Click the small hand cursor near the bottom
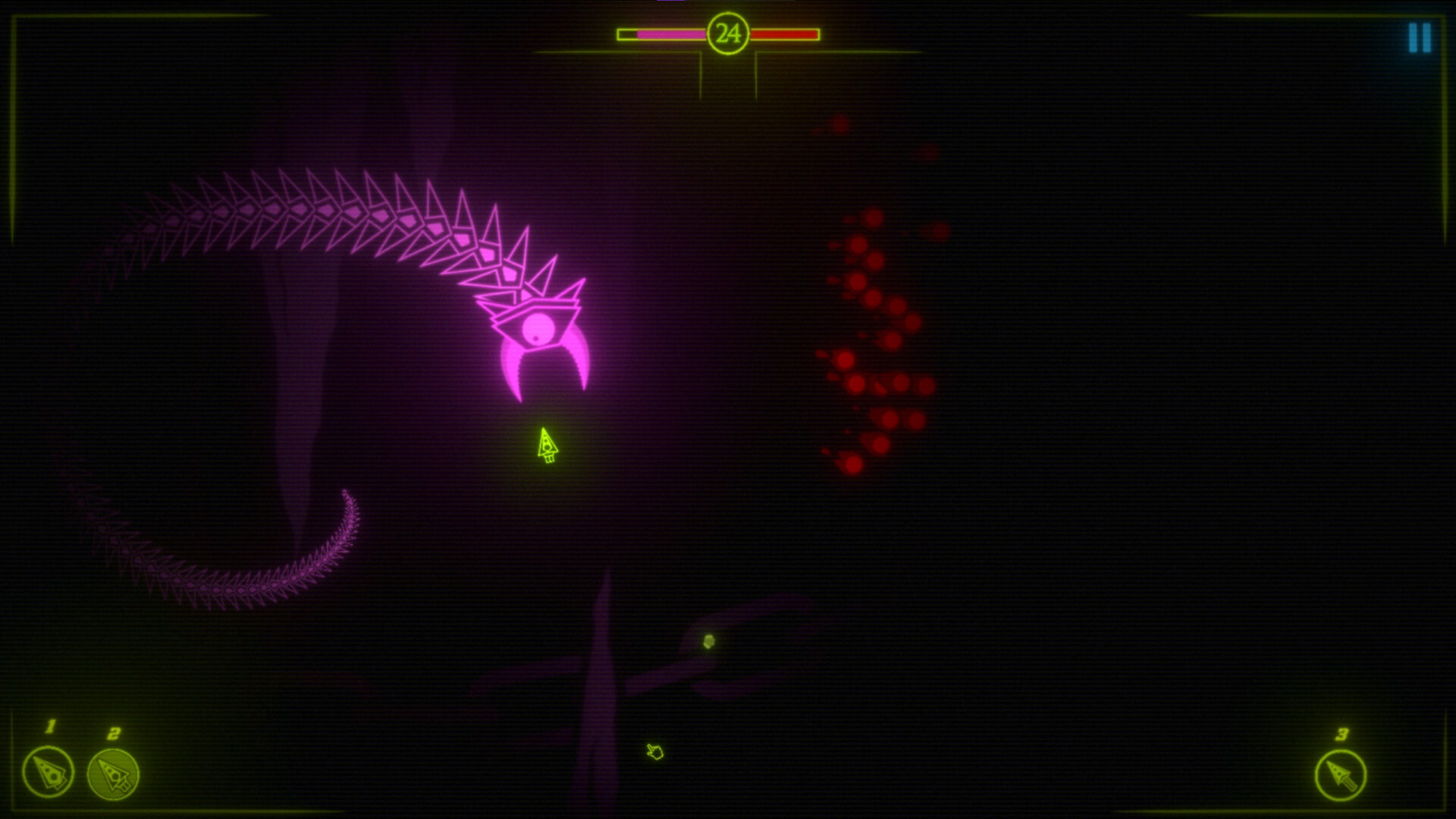The height and width of the screenshot is (819, 1456). [x=654, y=752]
